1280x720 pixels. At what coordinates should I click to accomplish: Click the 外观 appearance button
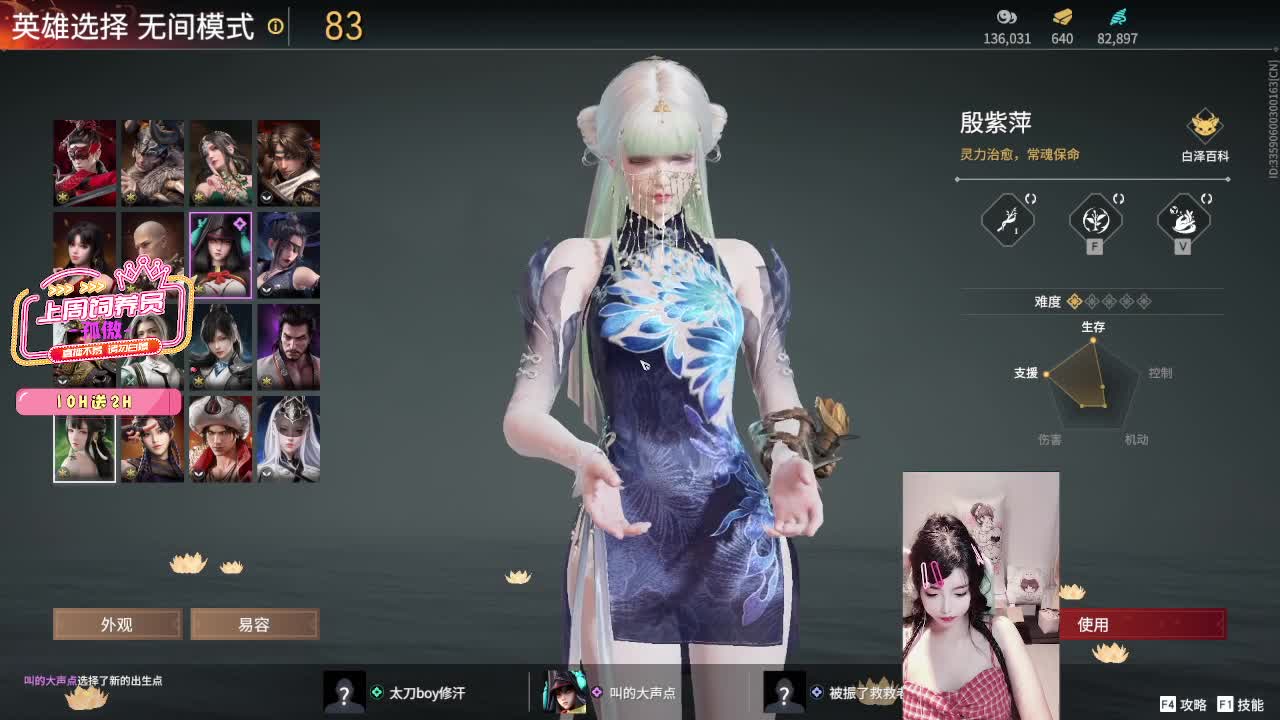tap(117, 624)
